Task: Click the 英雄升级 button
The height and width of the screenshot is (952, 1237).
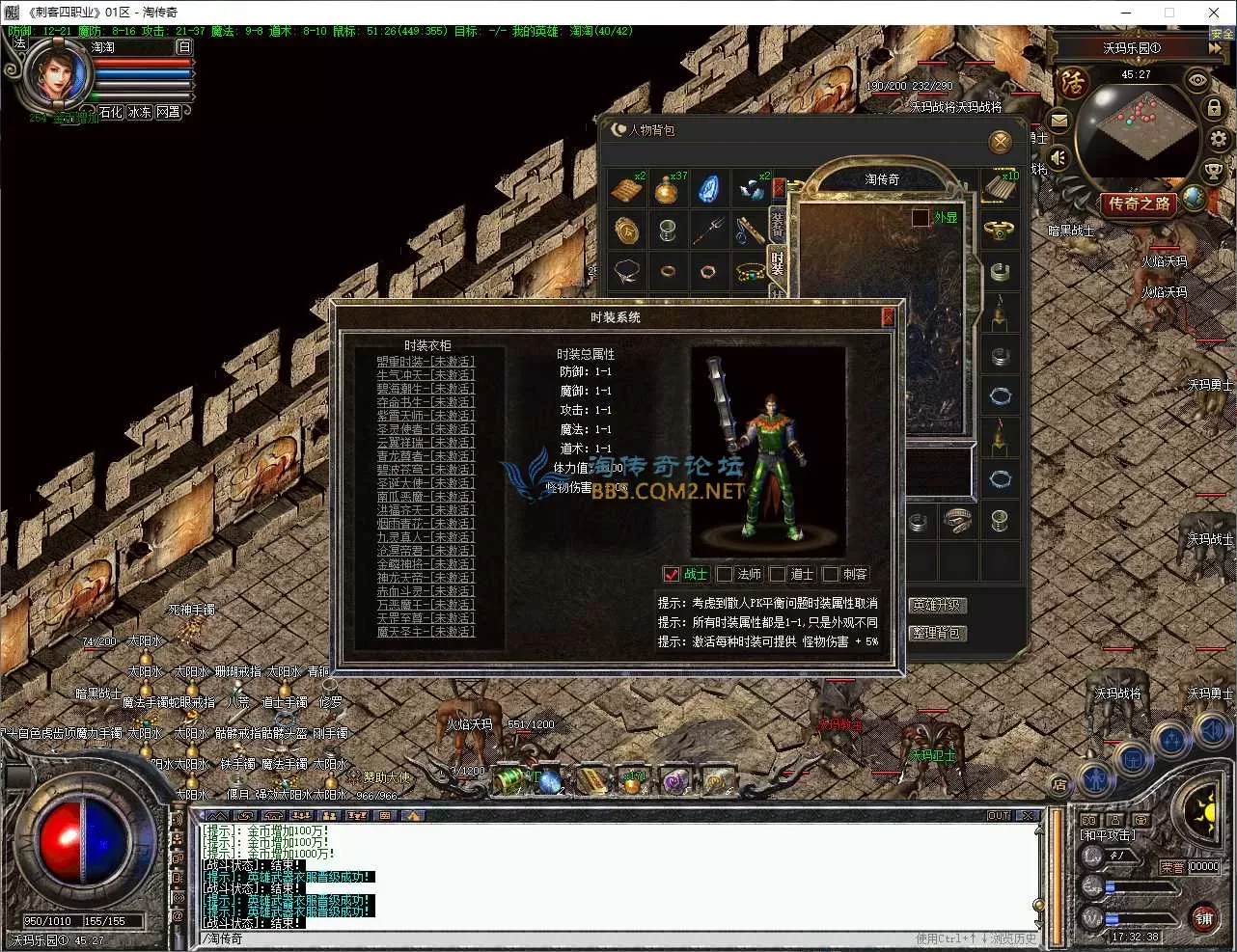Action: [x=937, y=606]
